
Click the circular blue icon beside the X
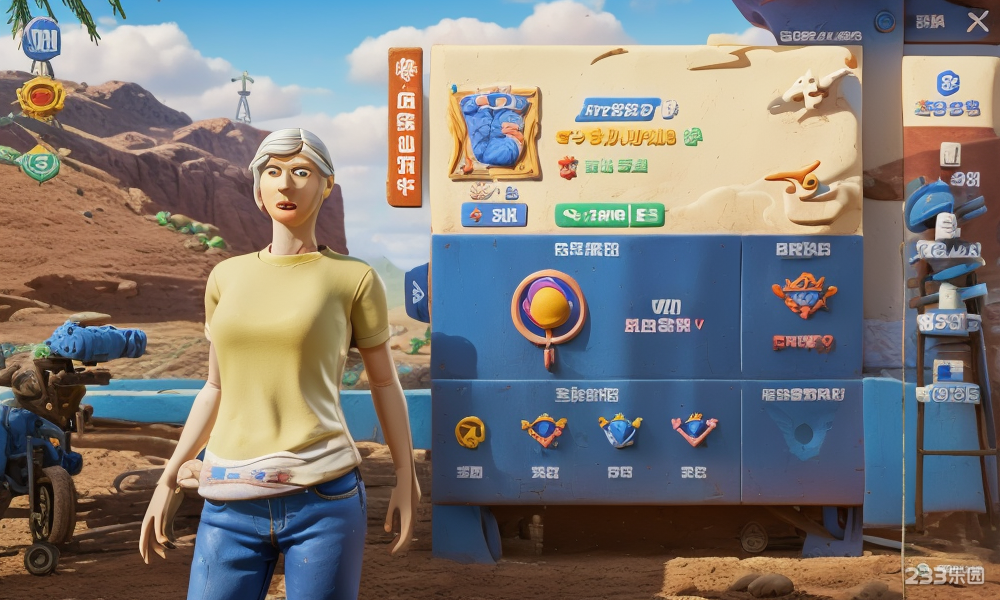pyautogui.click(x=885, y=21)
